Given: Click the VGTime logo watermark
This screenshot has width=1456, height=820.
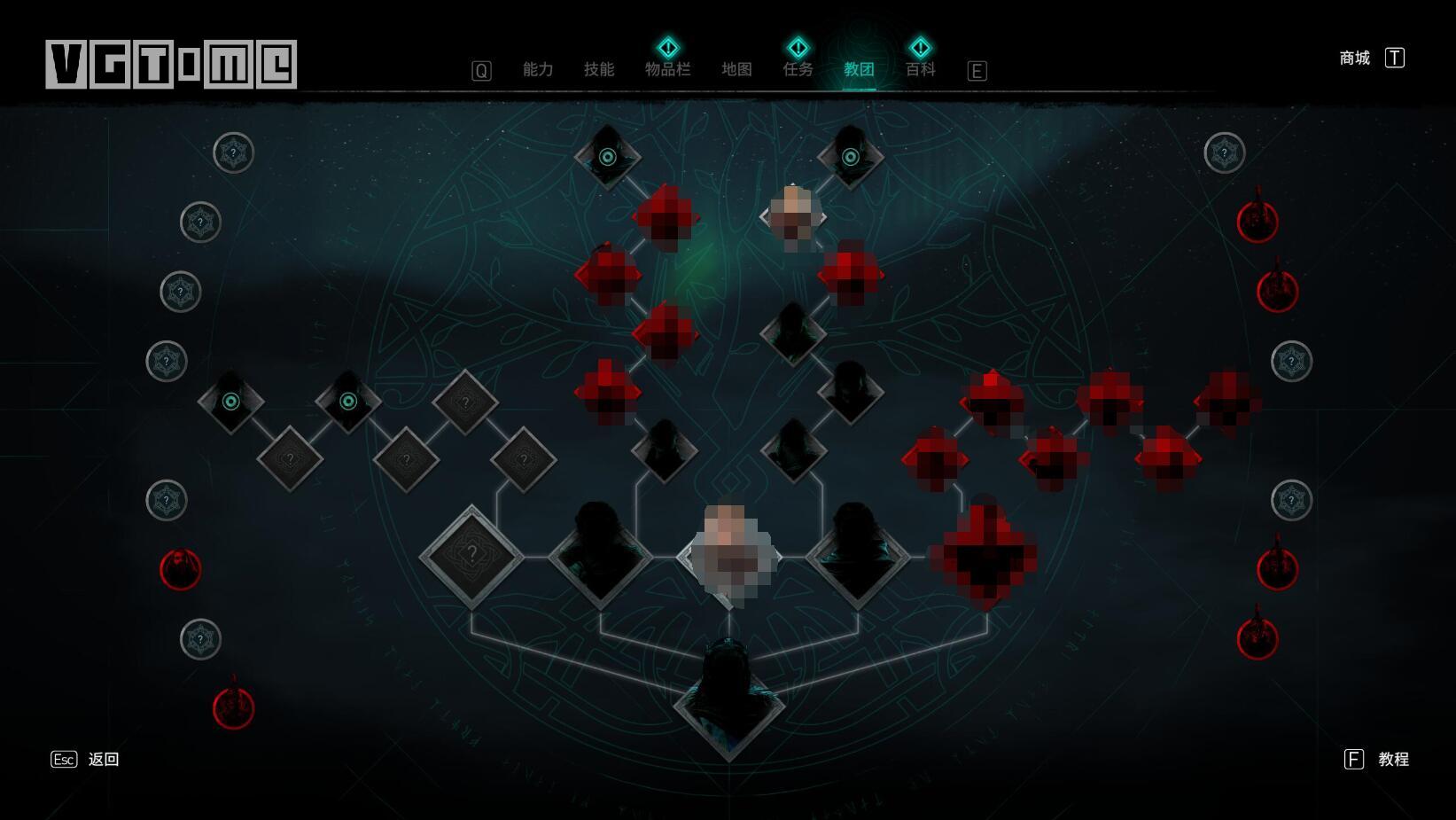Looking at the screenshot, I should point(171,64).
